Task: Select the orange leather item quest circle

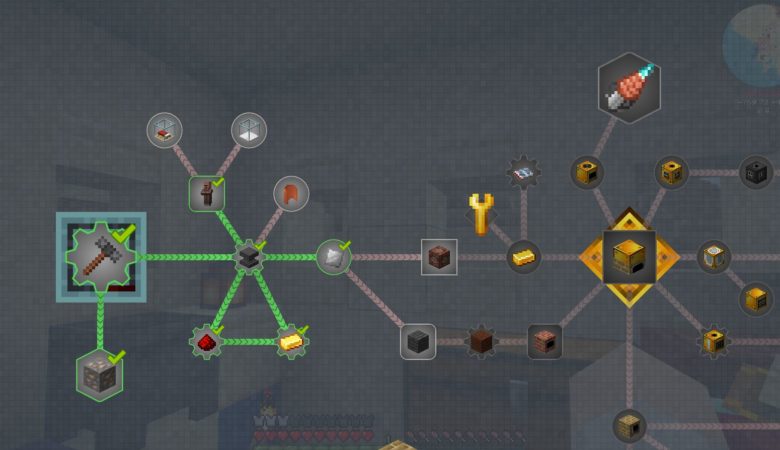Action: click(291, 194)
